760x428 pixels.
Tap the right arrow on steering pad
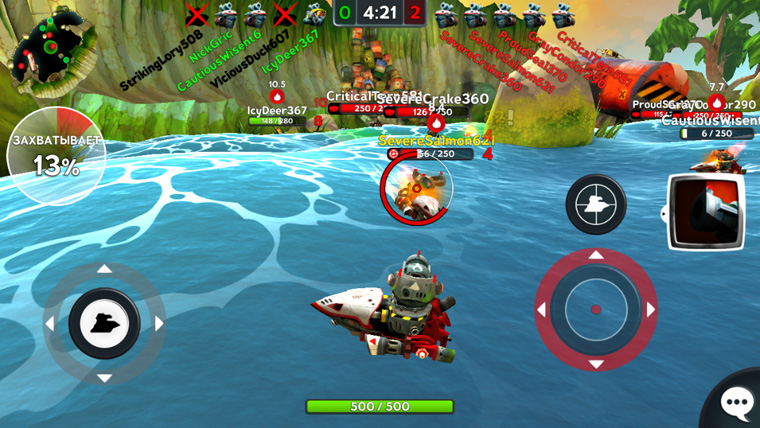(158, 324)
